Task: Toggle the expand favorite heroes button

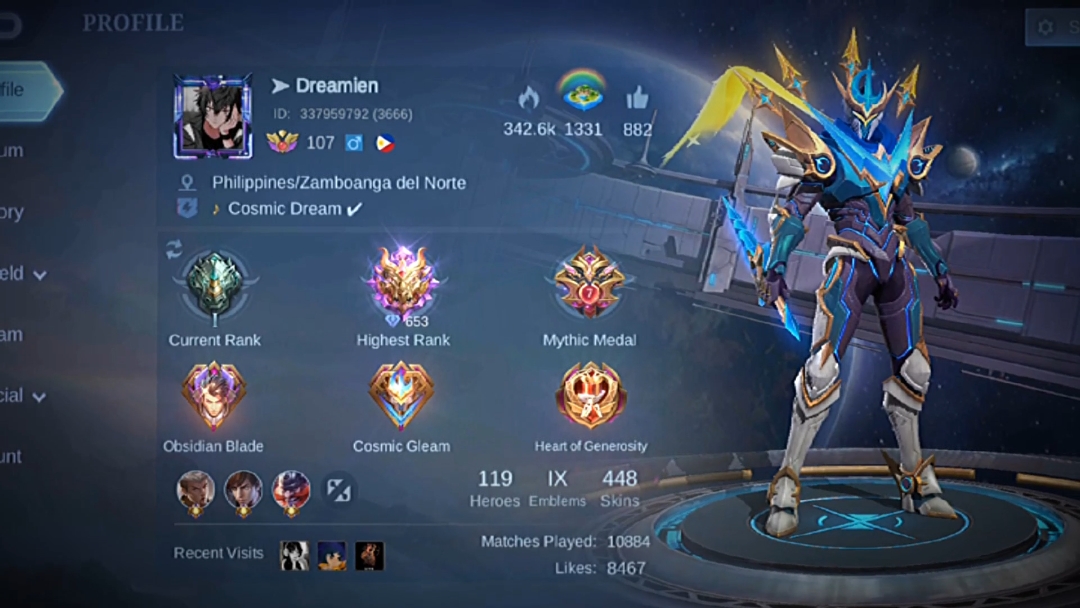Action: (x=339, y=490)
